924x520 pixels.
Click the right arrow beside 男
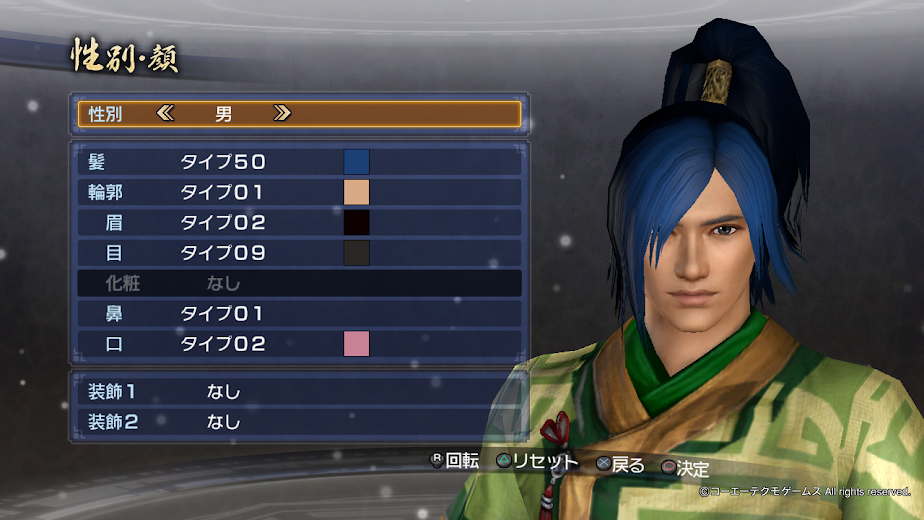coord(282,114)
